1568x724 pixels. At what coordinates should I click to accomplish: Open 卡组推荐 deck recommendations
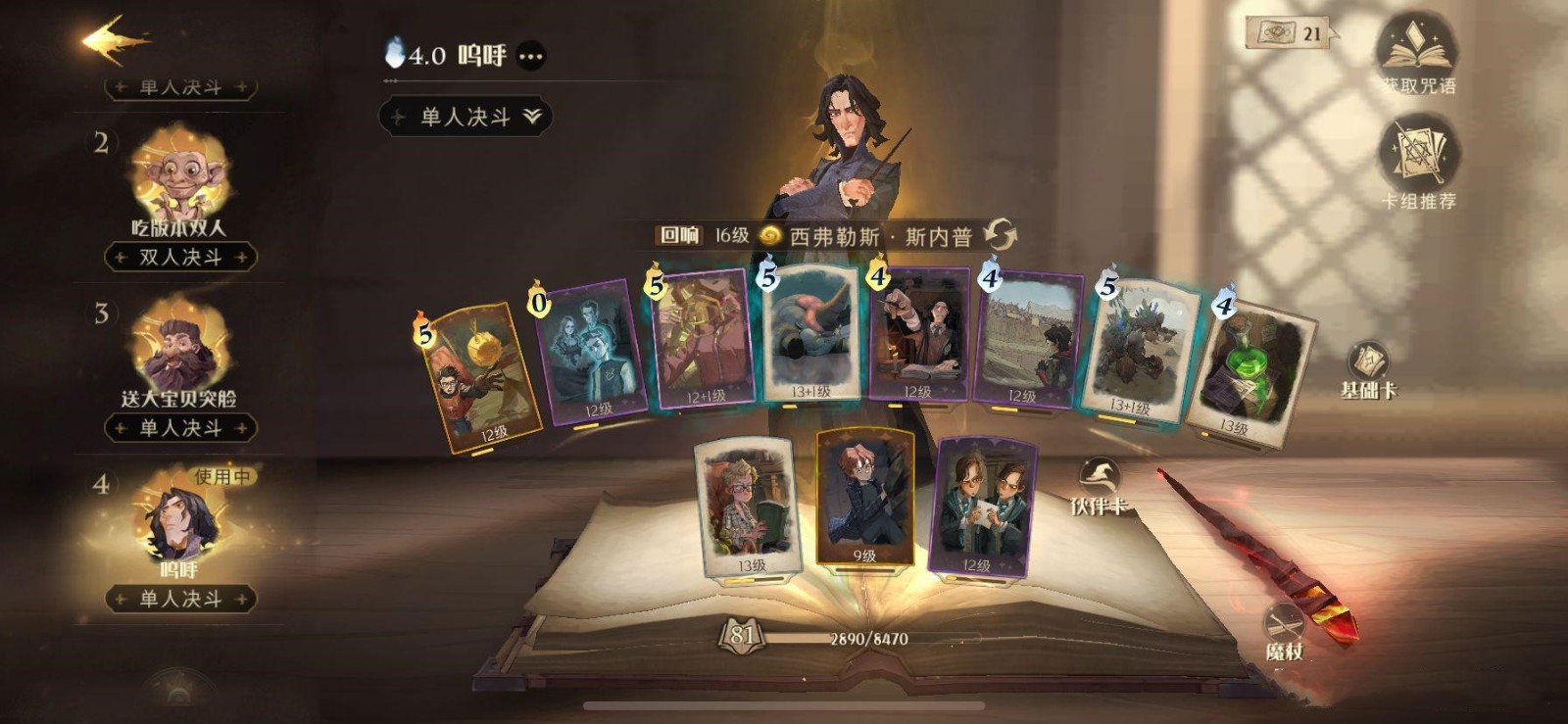click(1418, 162)
